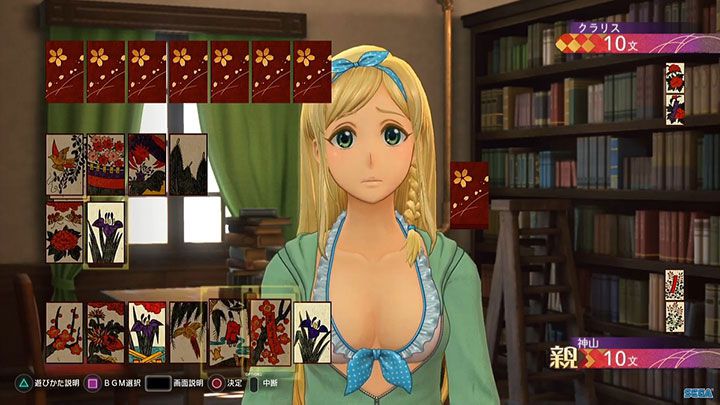Select the willow swallow card in hand

click(x=188, y=331)
